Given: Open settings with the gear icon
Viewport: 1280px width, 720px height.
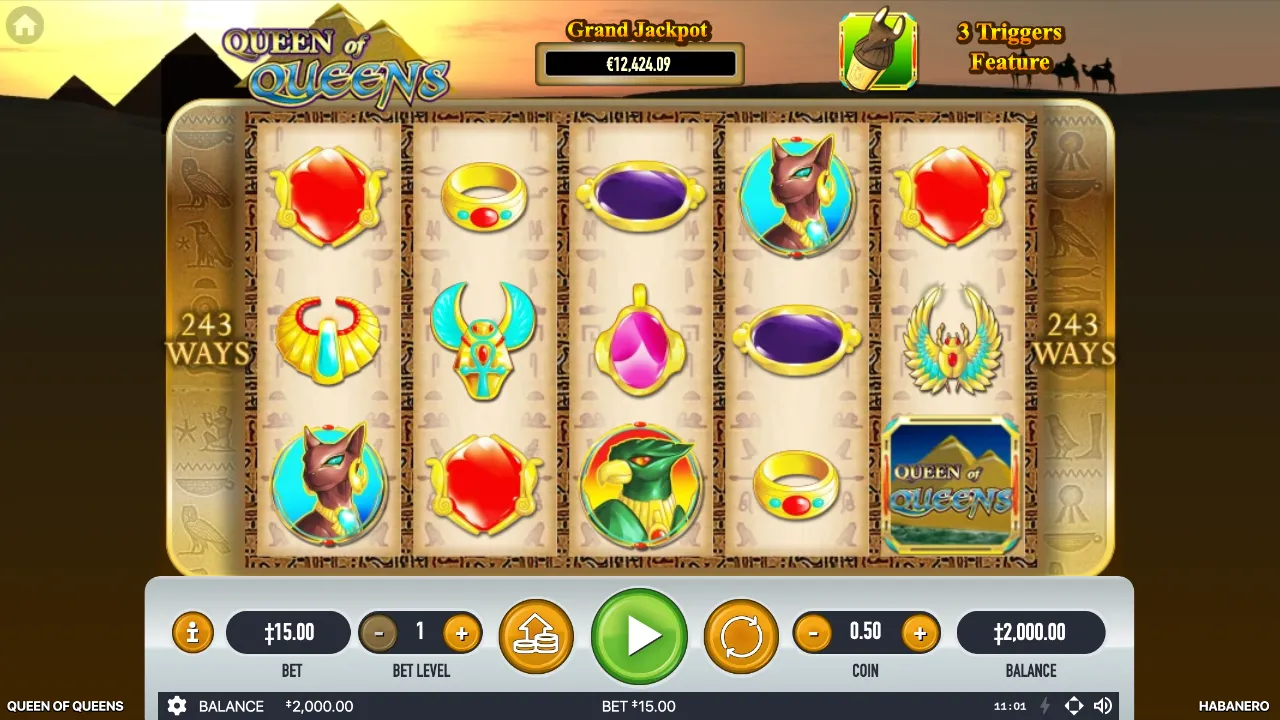Looking at the screenshot, I should click(x=177, y=706).
